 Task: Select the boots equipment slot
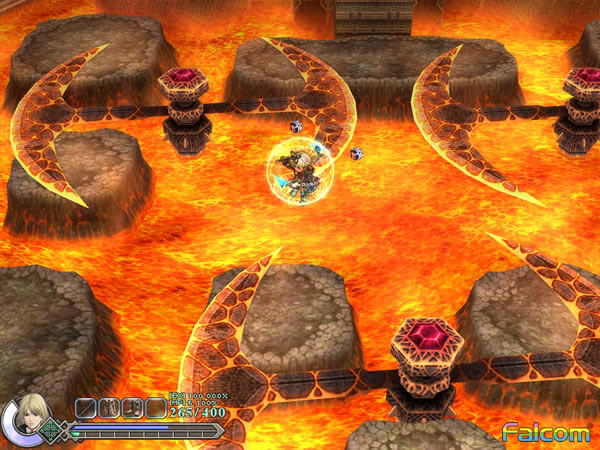coord(131,407)
